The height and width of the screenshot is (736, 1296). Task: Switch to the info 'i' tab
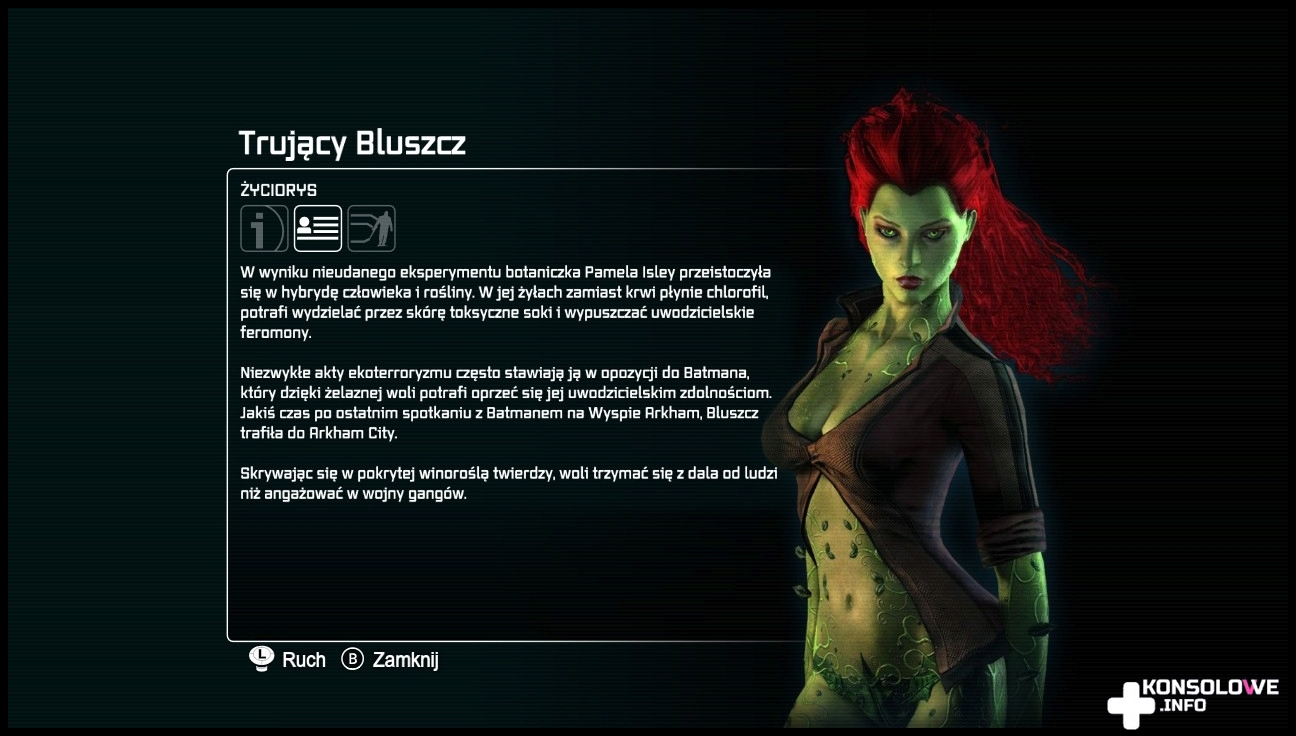tap(264, 229)
